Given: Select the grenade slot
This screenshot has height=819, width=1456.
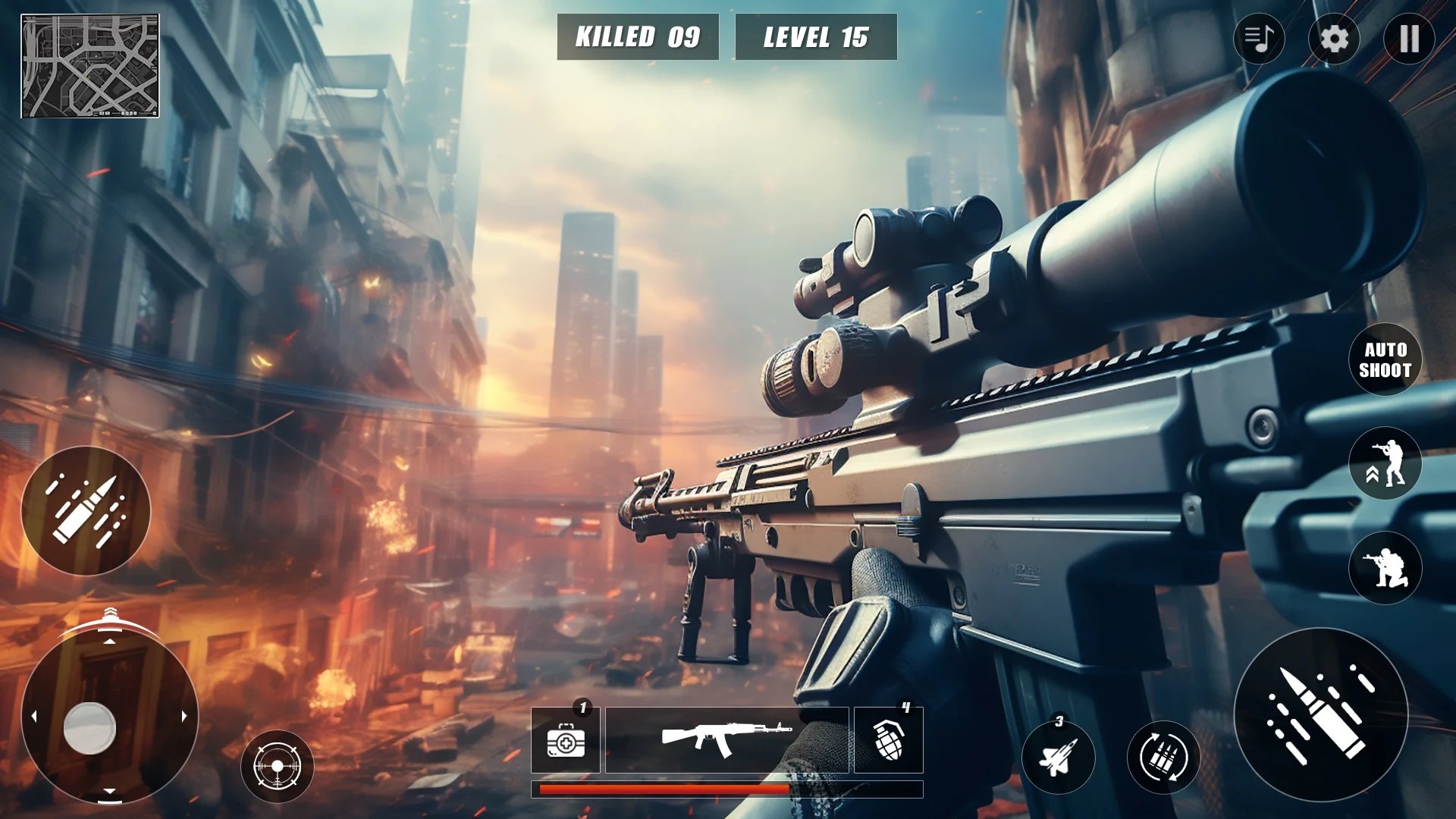Looking at the screenshot, I should click(x=888, y=740).
